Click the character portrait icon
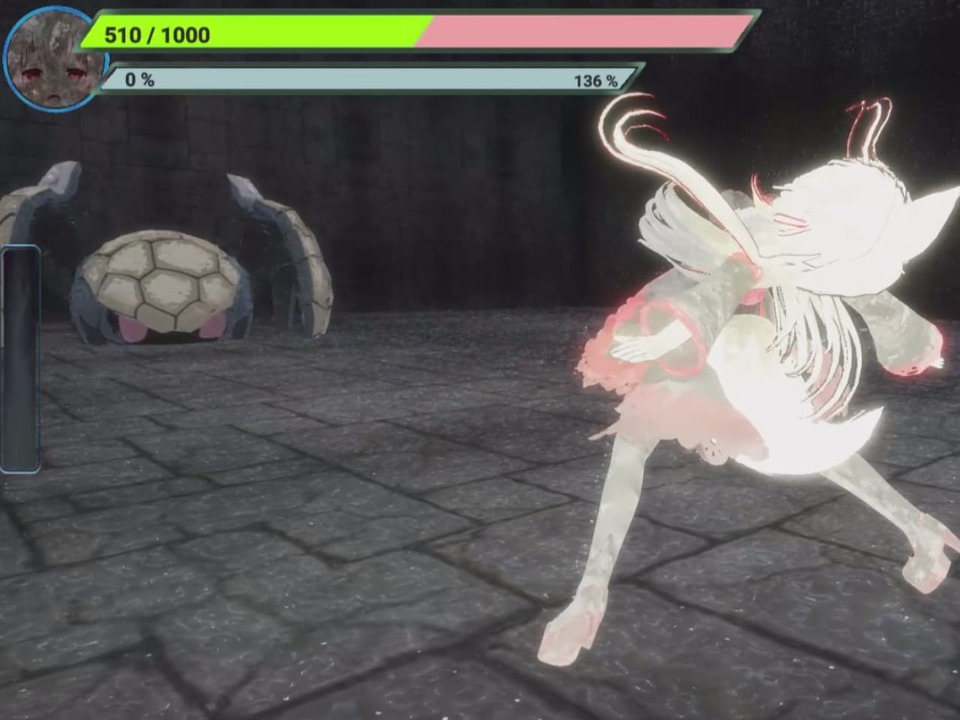The height and width of the screenshot is (720, 960). [x=52, y=59]
